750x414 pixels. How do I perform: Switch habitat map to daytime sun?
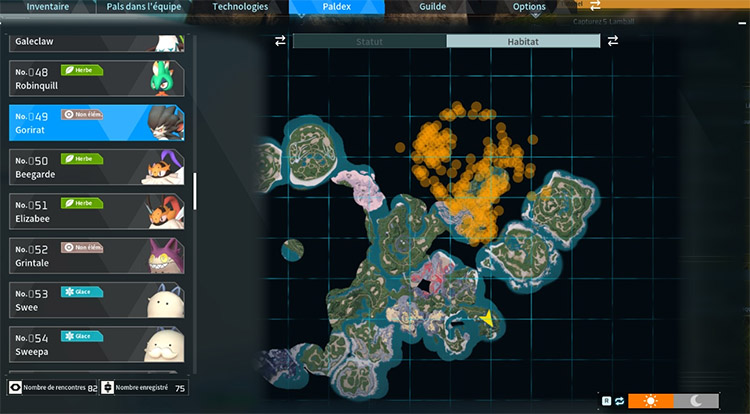652,400
